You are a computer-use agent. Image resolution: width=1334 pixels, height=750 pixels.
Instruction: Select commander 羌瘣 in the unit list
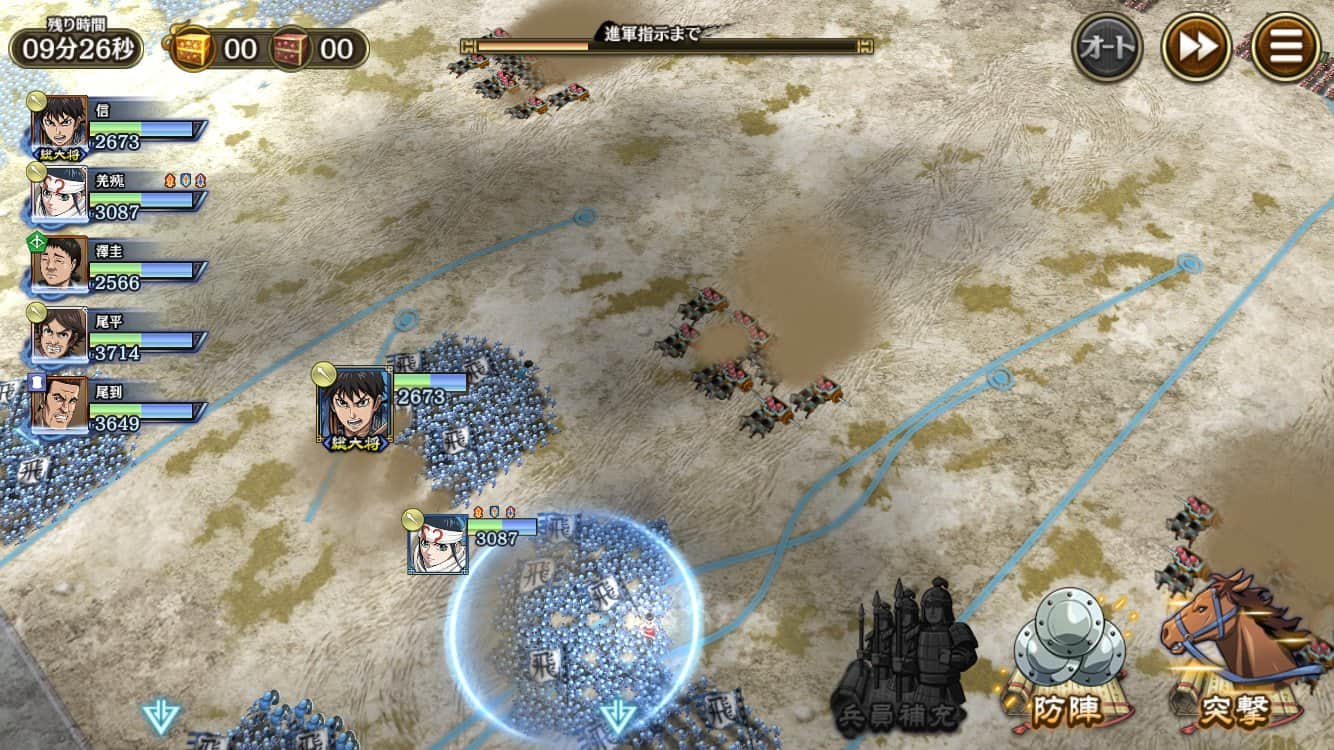[60, 193]
